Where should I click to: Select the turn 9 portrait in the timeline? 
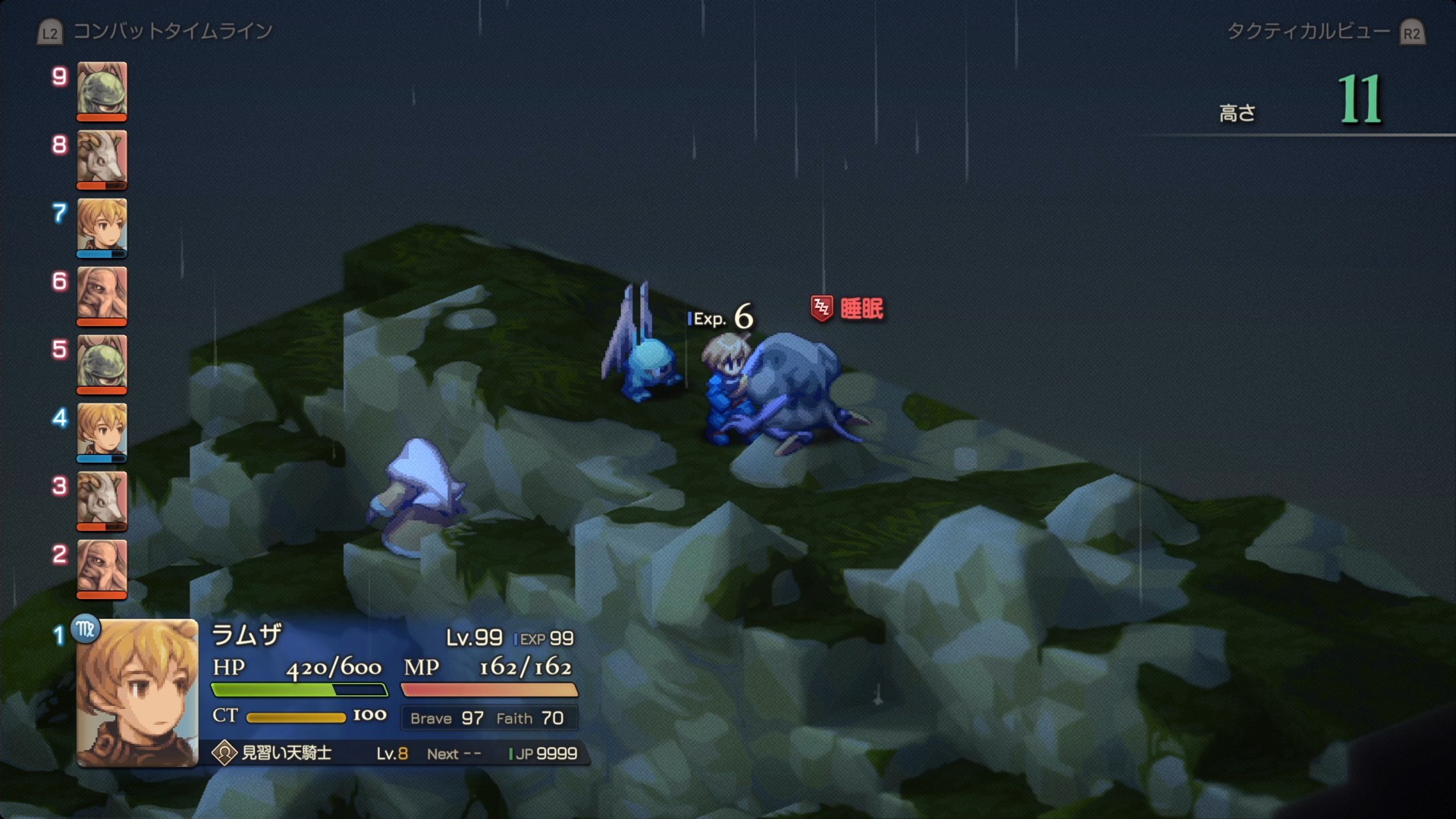click(x=102, y=89)
